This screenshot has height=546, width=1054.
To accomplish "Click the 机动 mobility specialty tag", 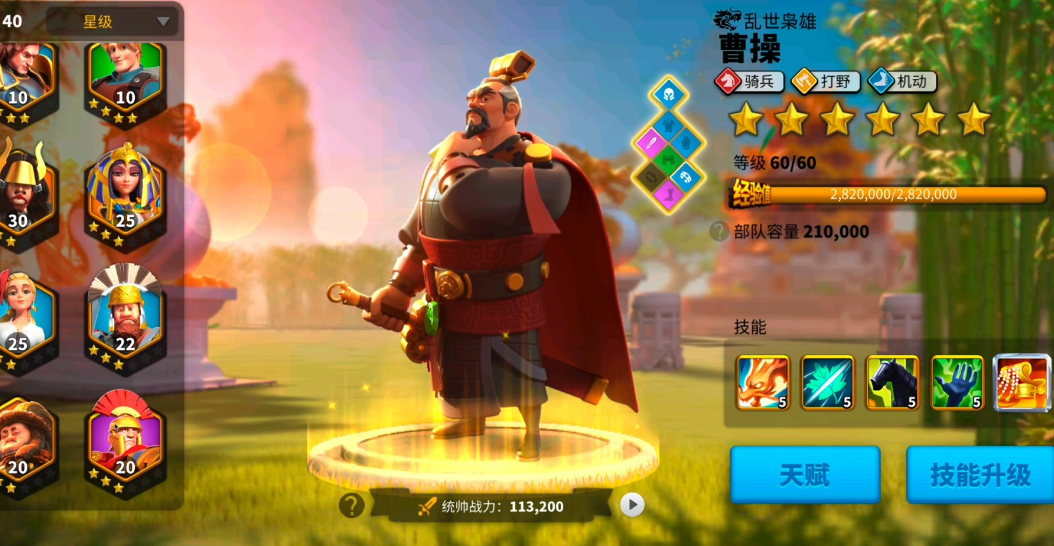I will coord(901,81).
